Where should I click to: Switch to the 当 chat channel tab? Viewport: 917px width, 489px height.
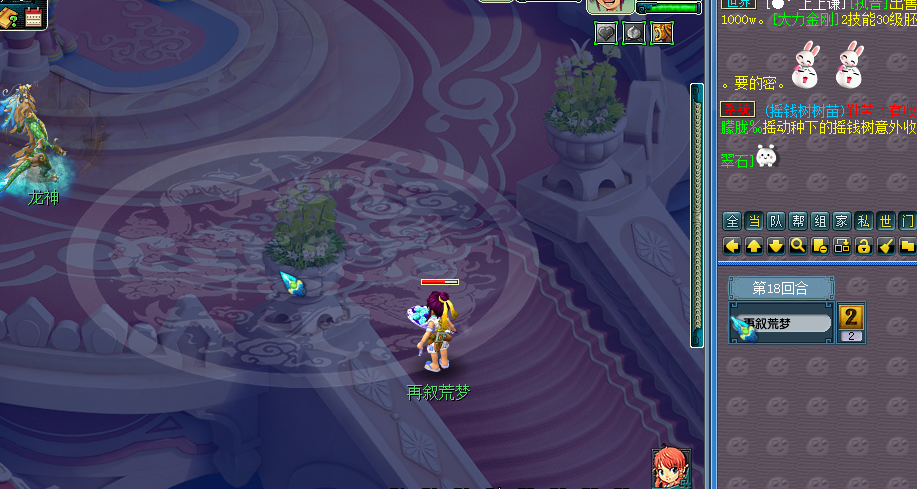click(754, 222)
